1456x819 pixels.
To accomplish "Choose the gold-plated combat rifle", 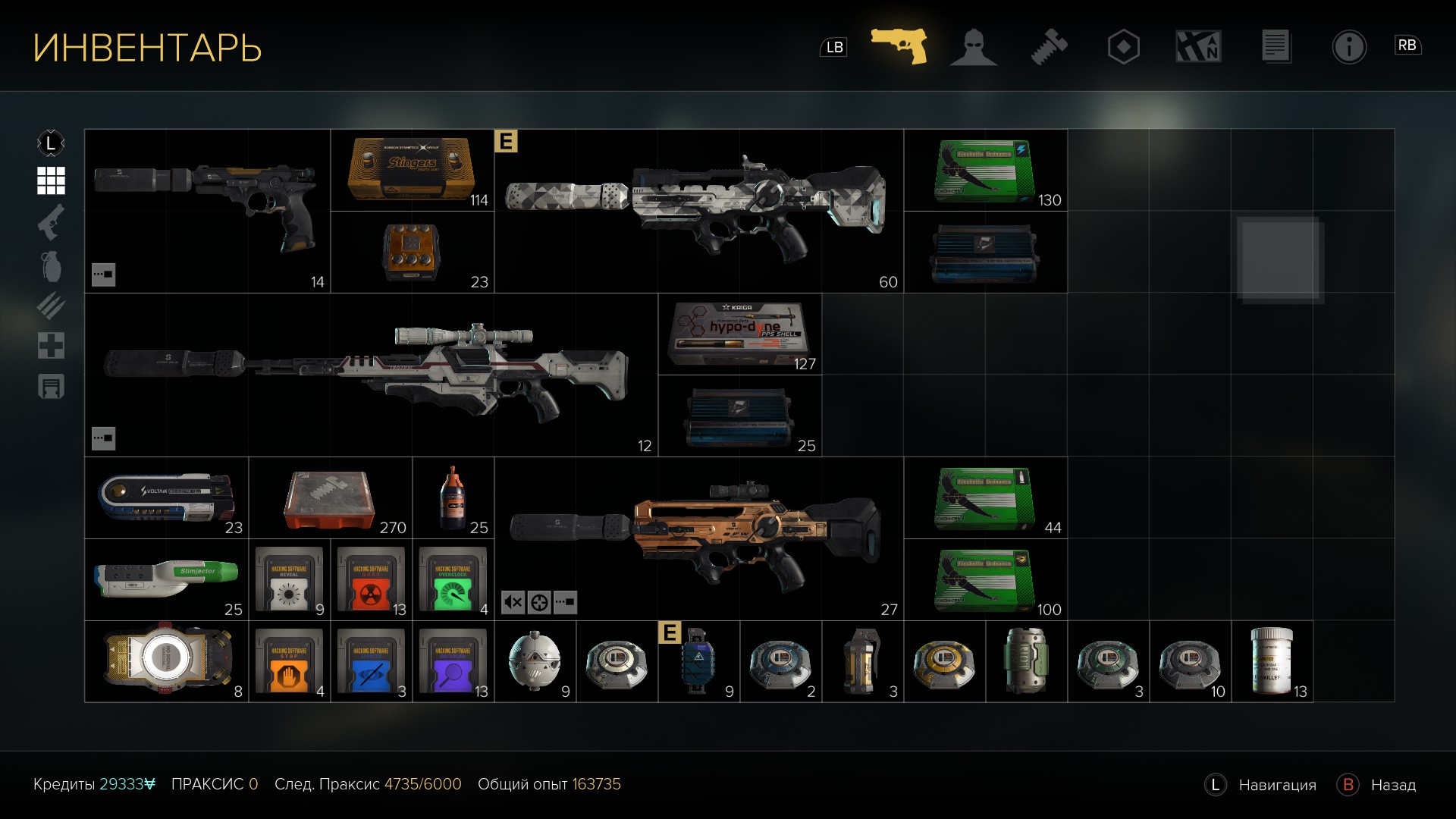I will pos(698,538).
